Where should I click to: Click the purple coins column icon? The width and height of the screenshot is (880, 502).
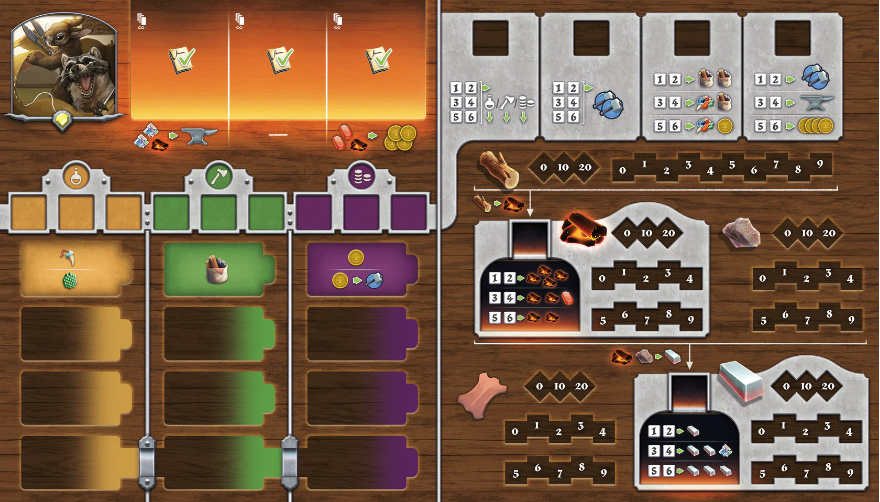coord(361,177)
